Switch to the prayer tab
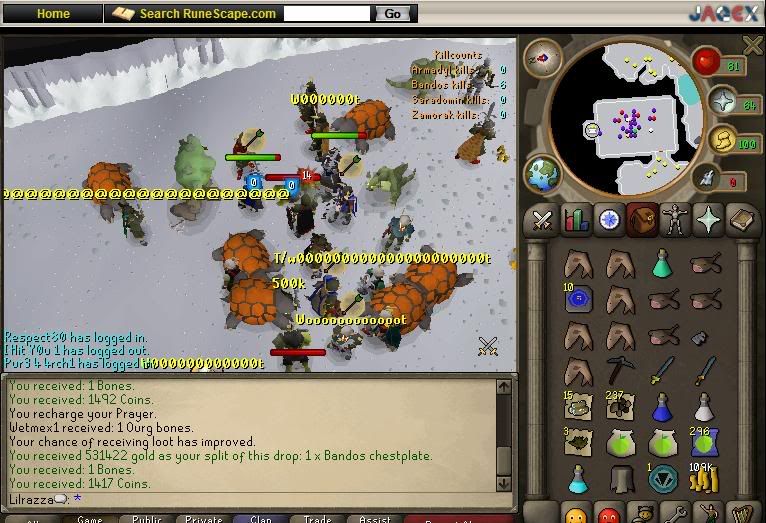This screenshot has width=766, height=523. point(709,220)
